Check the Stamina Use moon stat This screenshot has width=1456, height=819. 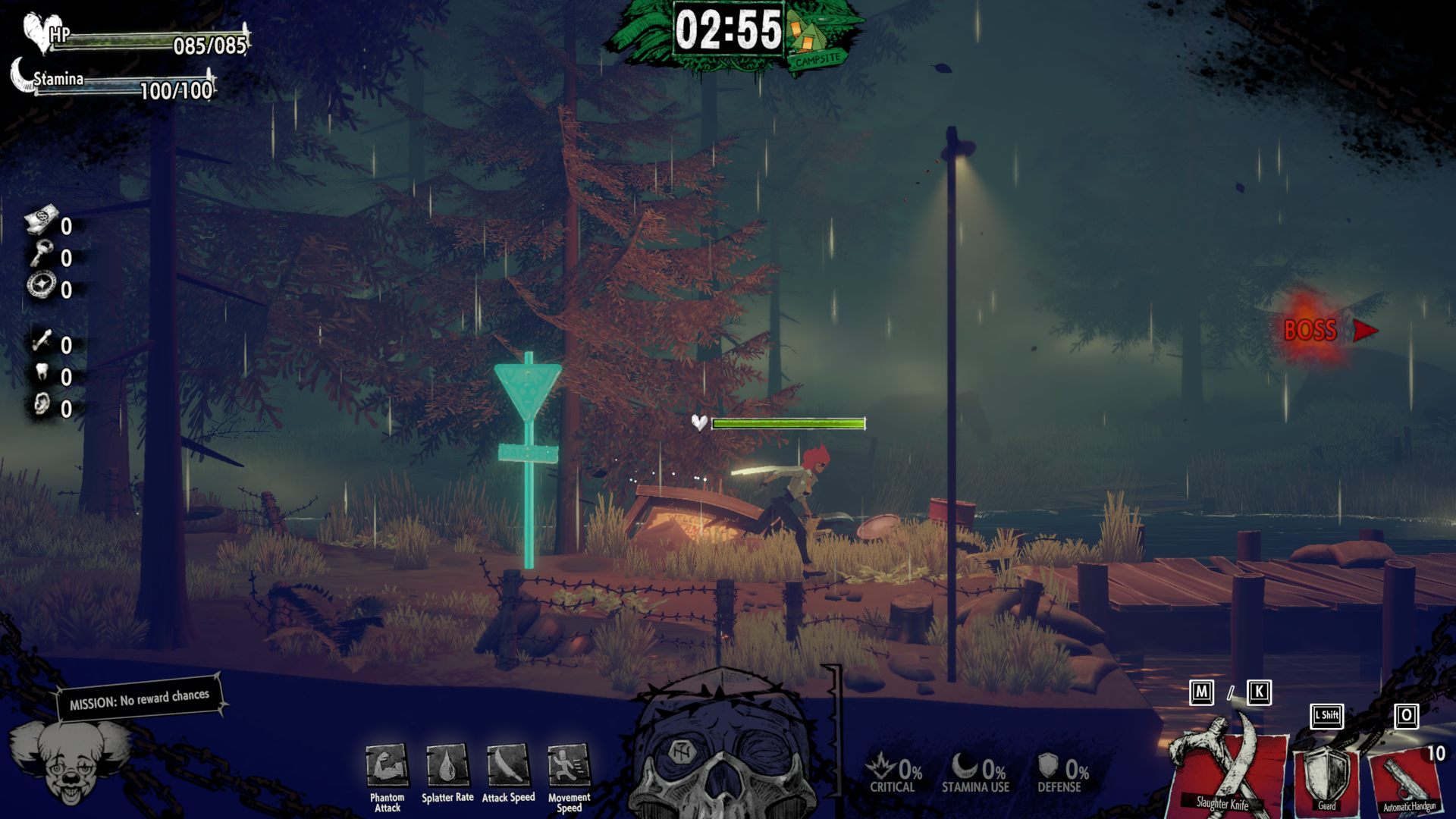[x=976, y=773]
